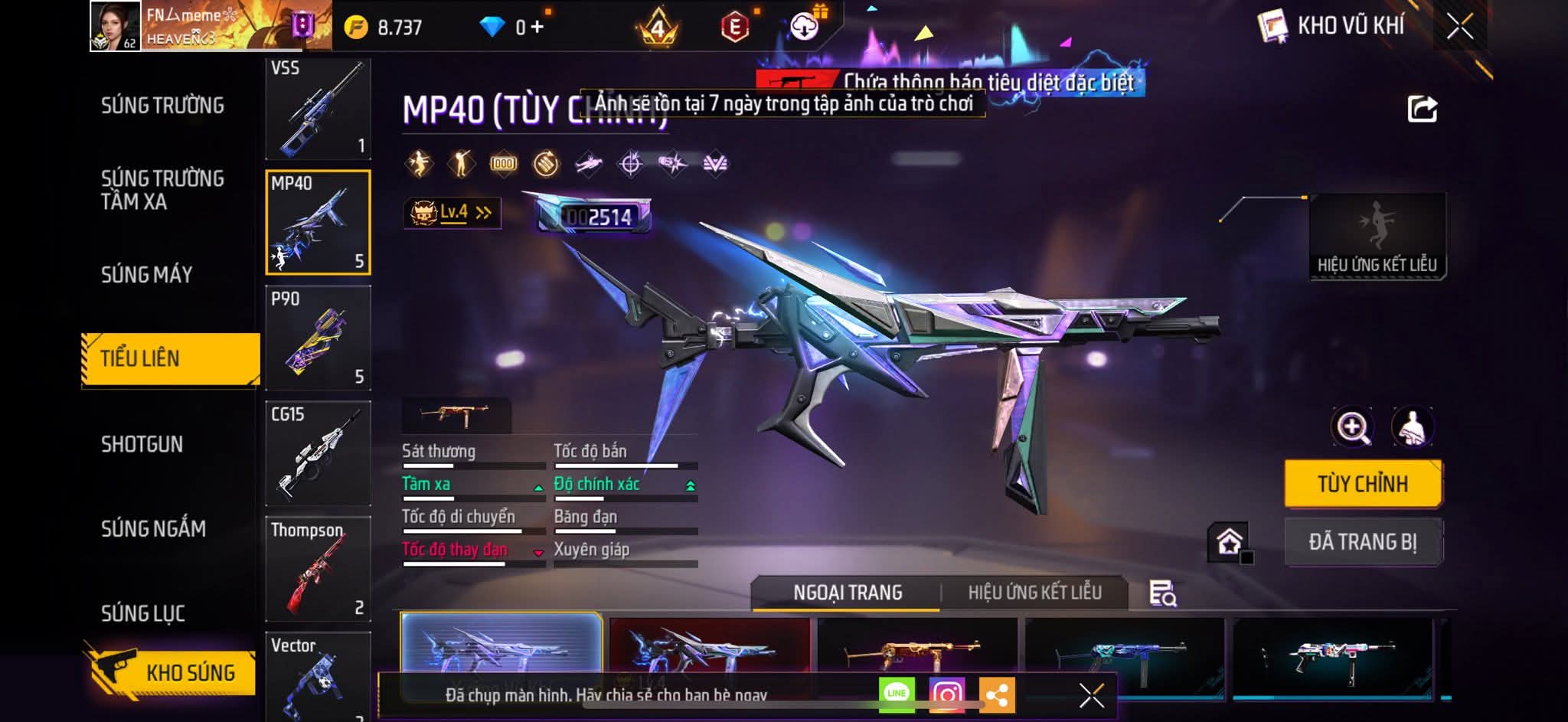This screenshot has width=1568, height=722.
Task: Click the ĐÃ TRANG BỊ equipped button
Action: pyautogui.click(x=1363, y=542)
